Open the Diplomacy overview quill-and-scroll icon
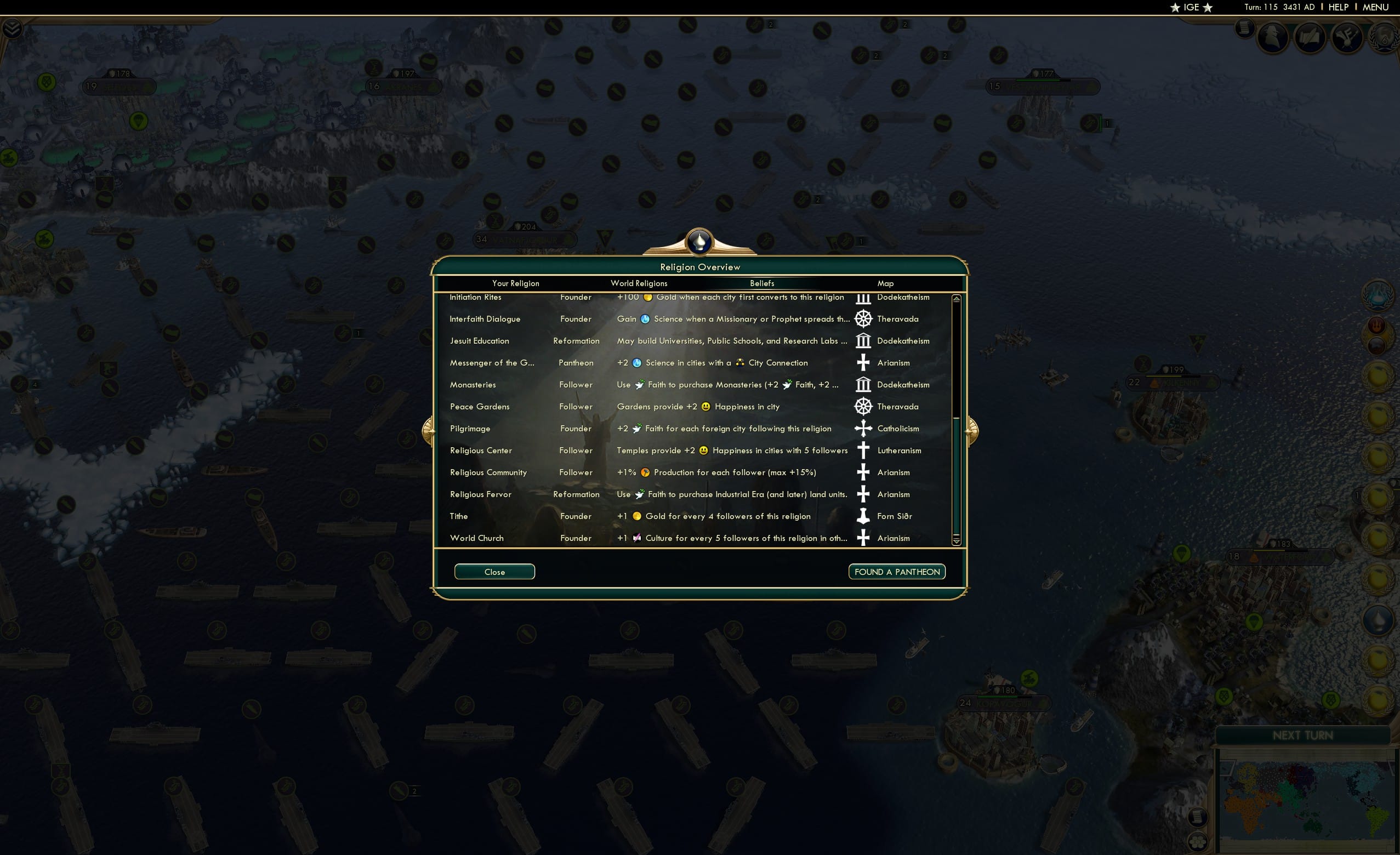 (1310, 38)
